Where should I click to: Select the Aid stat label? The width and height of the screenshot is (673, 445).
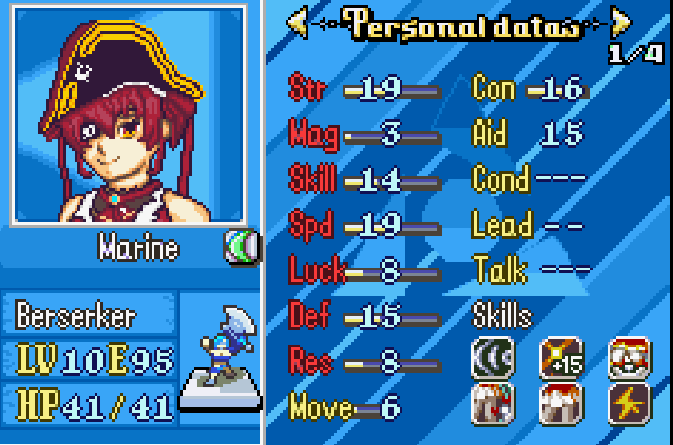[x=491, y=133]
